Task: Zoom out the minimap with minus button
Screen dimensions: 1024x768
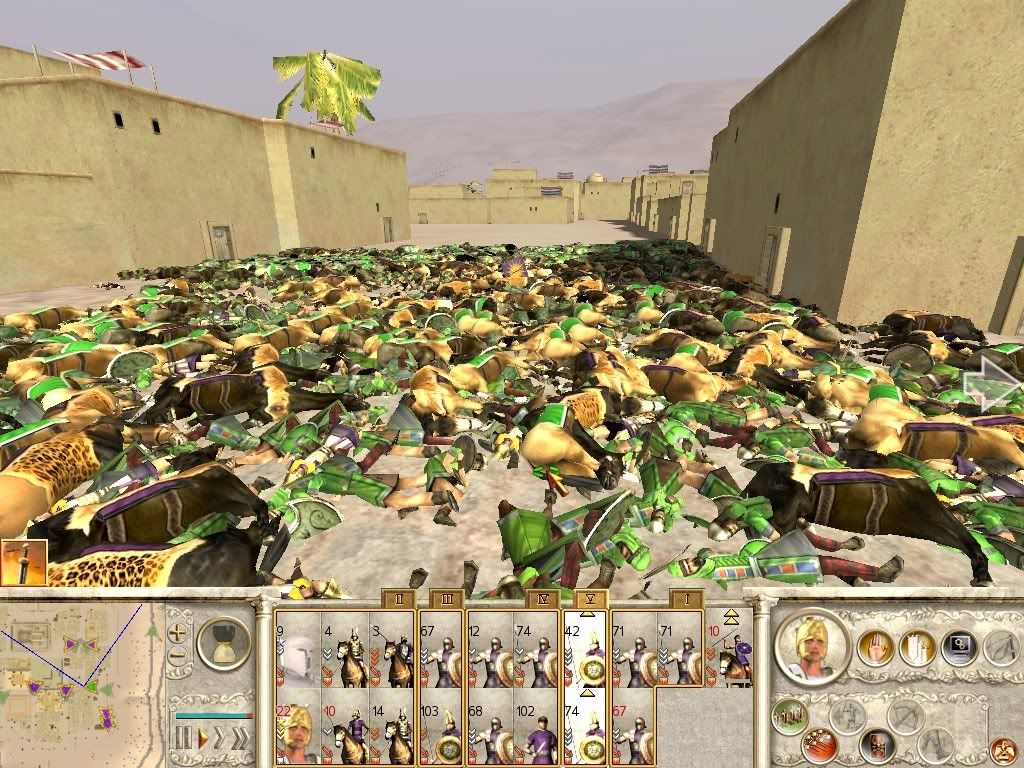Action: [x=177, y=657]
